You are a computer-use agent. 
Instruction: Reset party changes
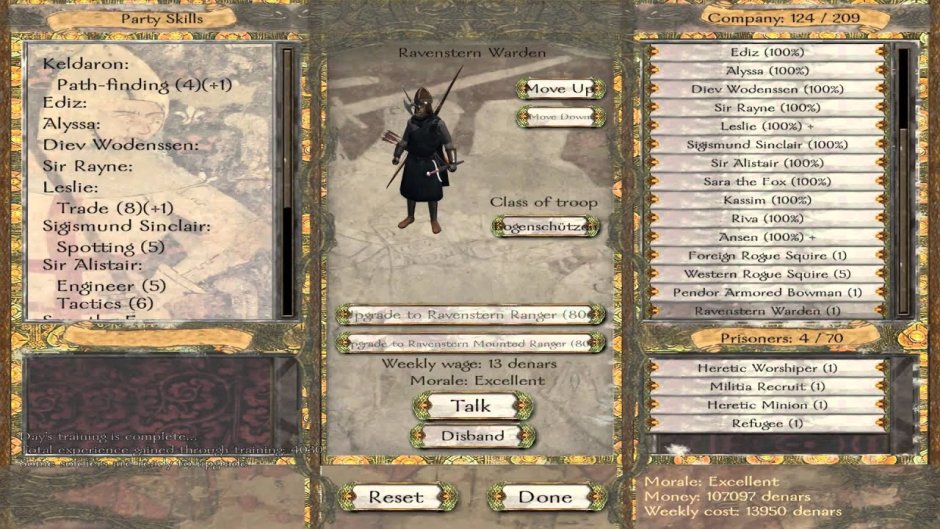(x=396, y=497)
